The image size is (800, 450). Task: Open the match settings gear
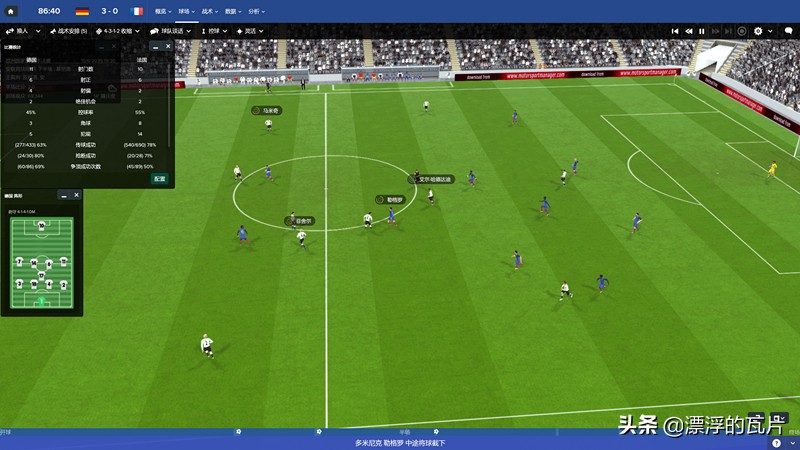[758, 31]
